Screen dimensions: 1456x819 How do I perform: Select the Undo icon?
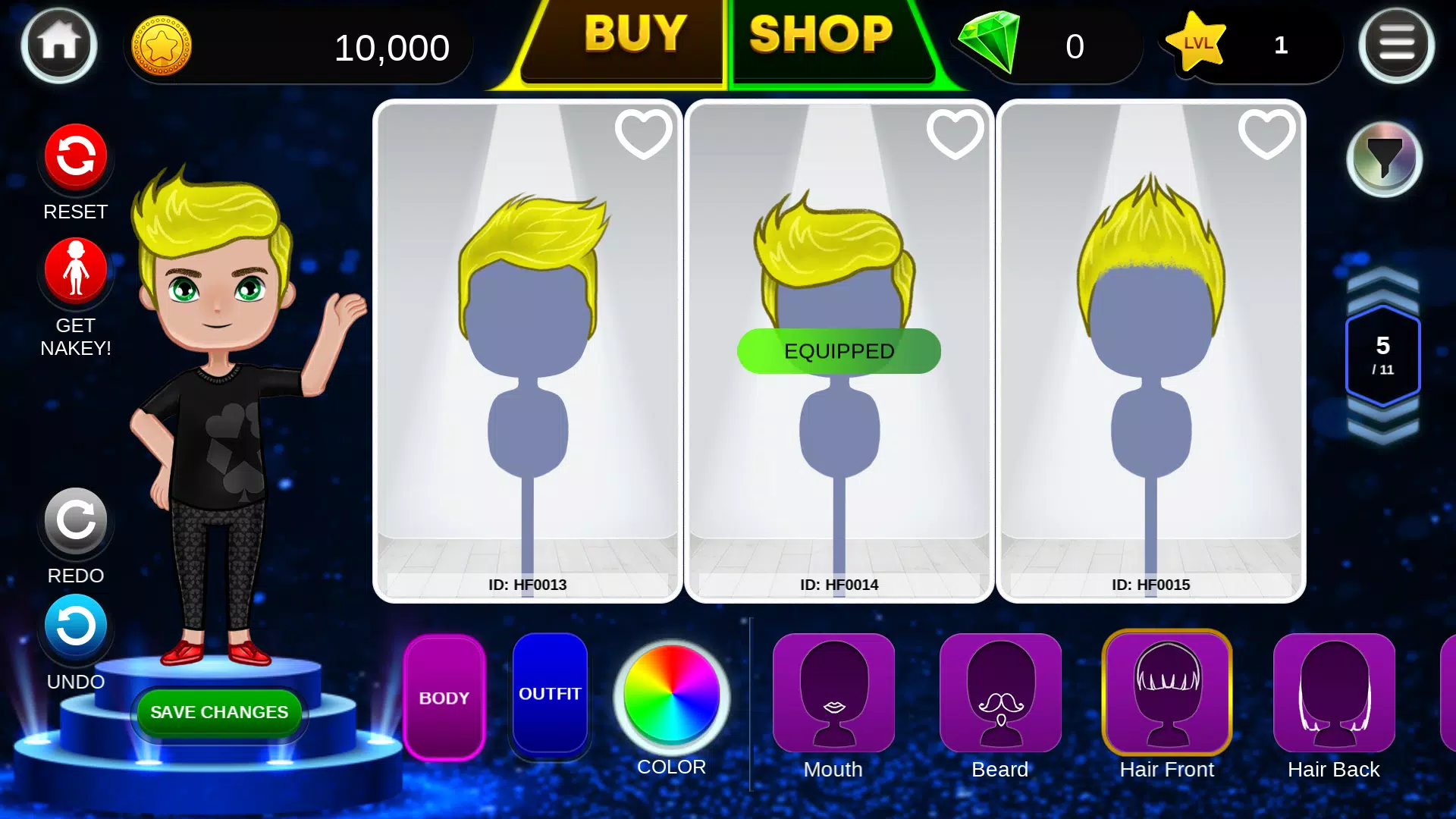click(x=75, y=626)
